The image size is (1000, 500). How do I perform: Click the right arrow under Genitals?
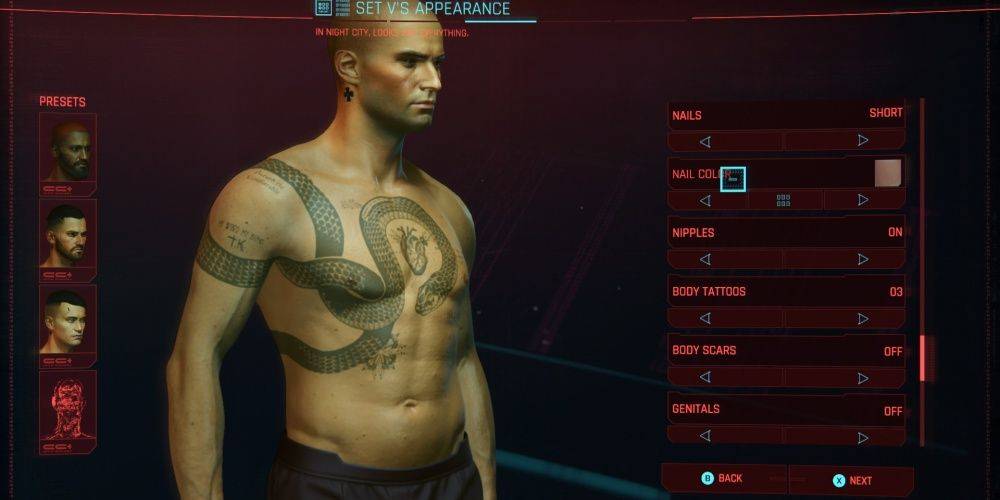point(863,435)
